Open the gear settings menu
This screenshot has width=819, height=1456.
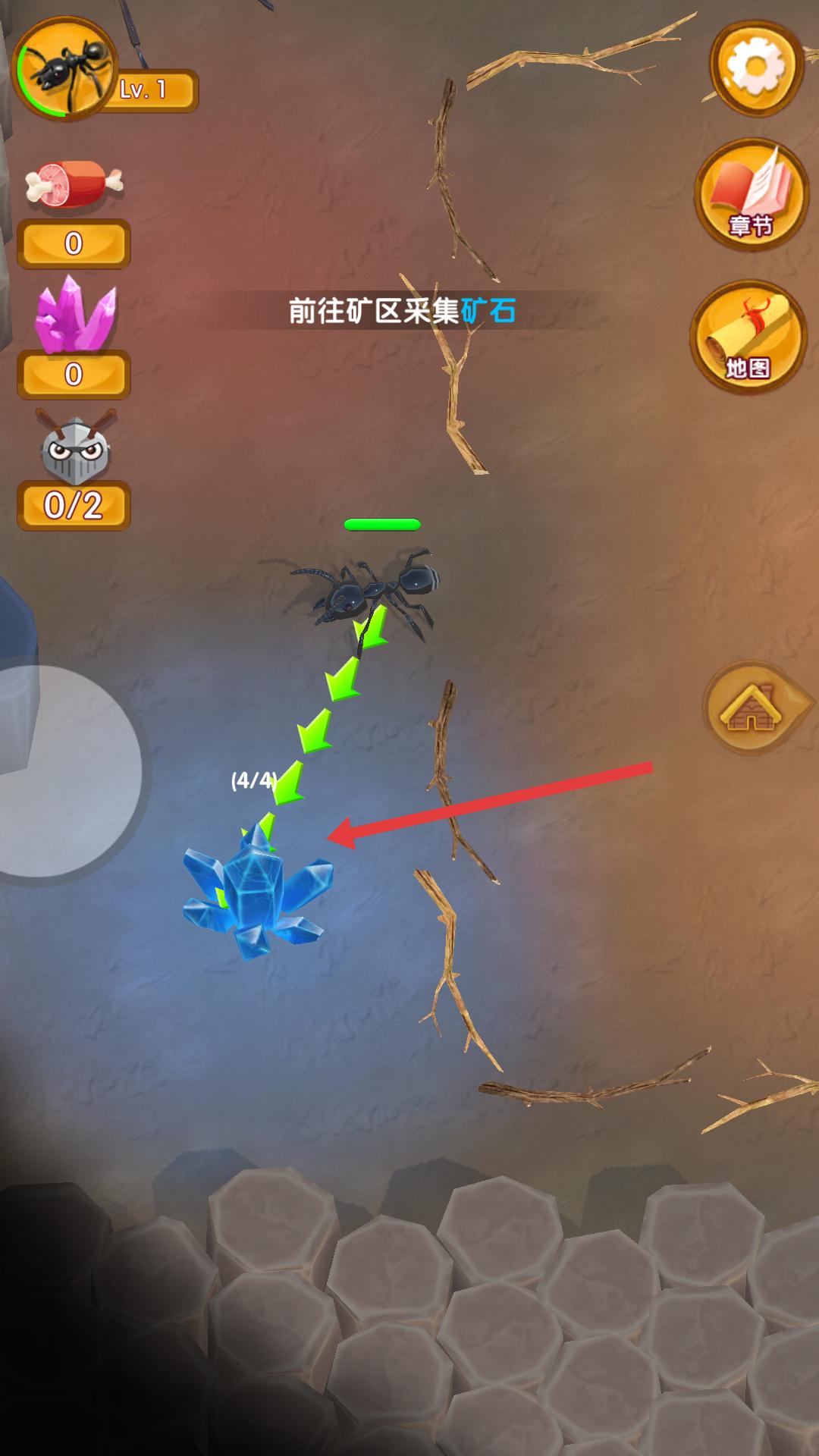click(x=755, y=67)
